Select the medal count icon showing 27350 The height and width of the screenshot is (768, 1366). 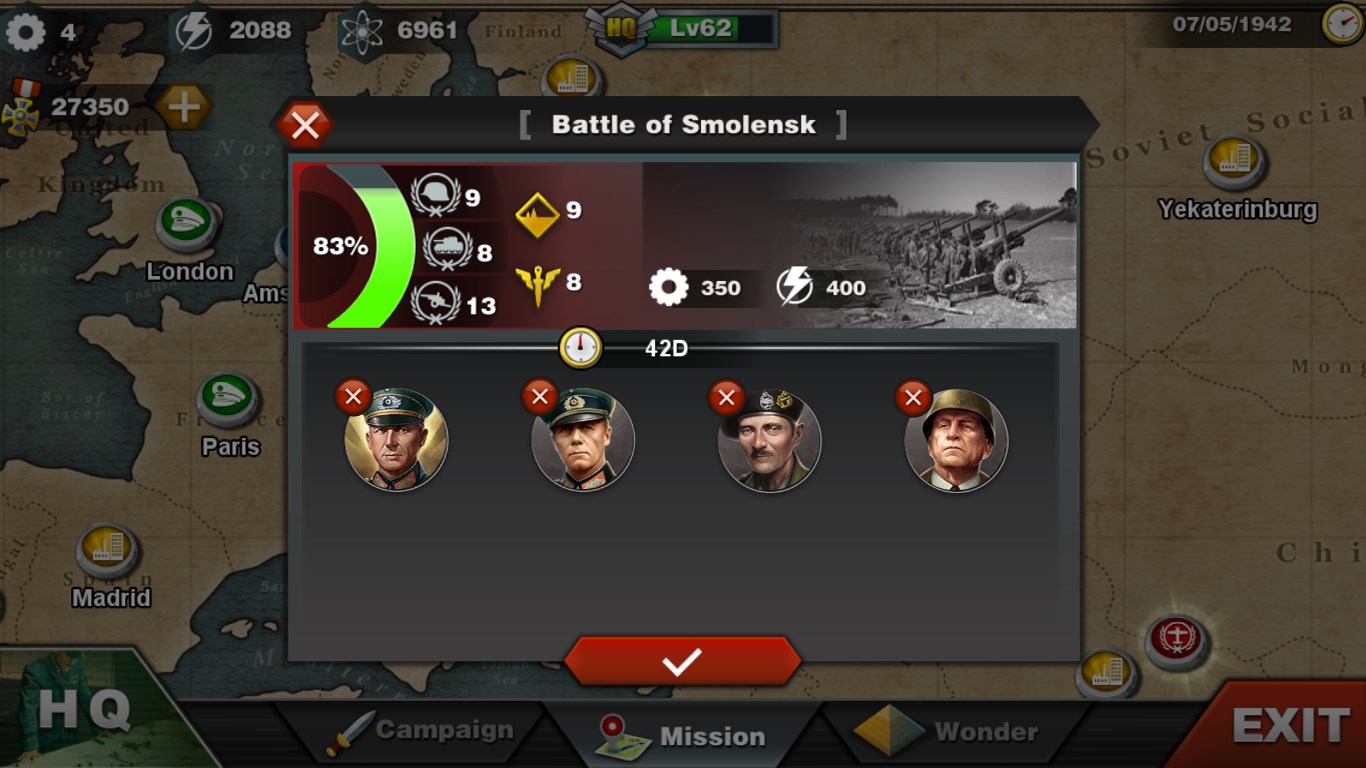point(22,107)
